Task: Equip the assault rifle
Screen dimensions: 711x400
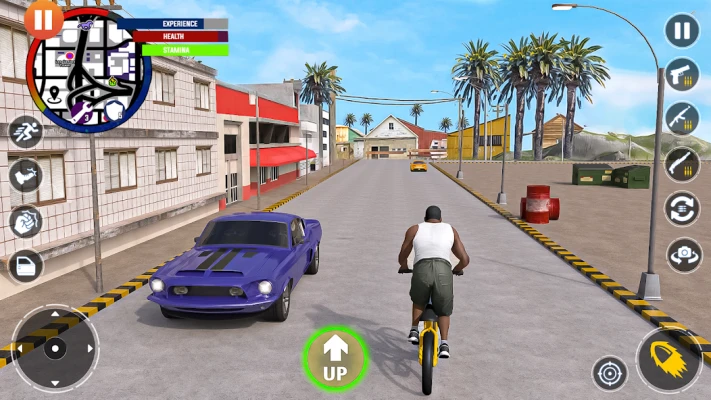Action: pyautogui.click(x=682, y=119)
